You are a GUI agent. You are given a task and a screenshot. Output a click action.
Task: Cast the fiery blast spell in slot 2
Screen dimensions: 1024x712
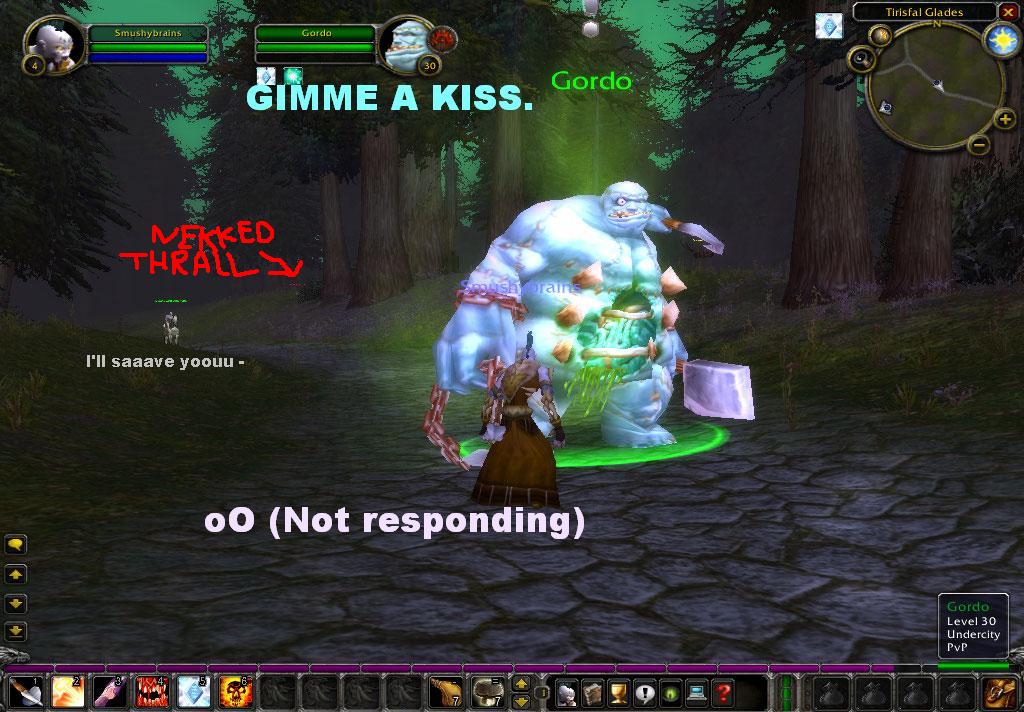click(x=67, y=691)
